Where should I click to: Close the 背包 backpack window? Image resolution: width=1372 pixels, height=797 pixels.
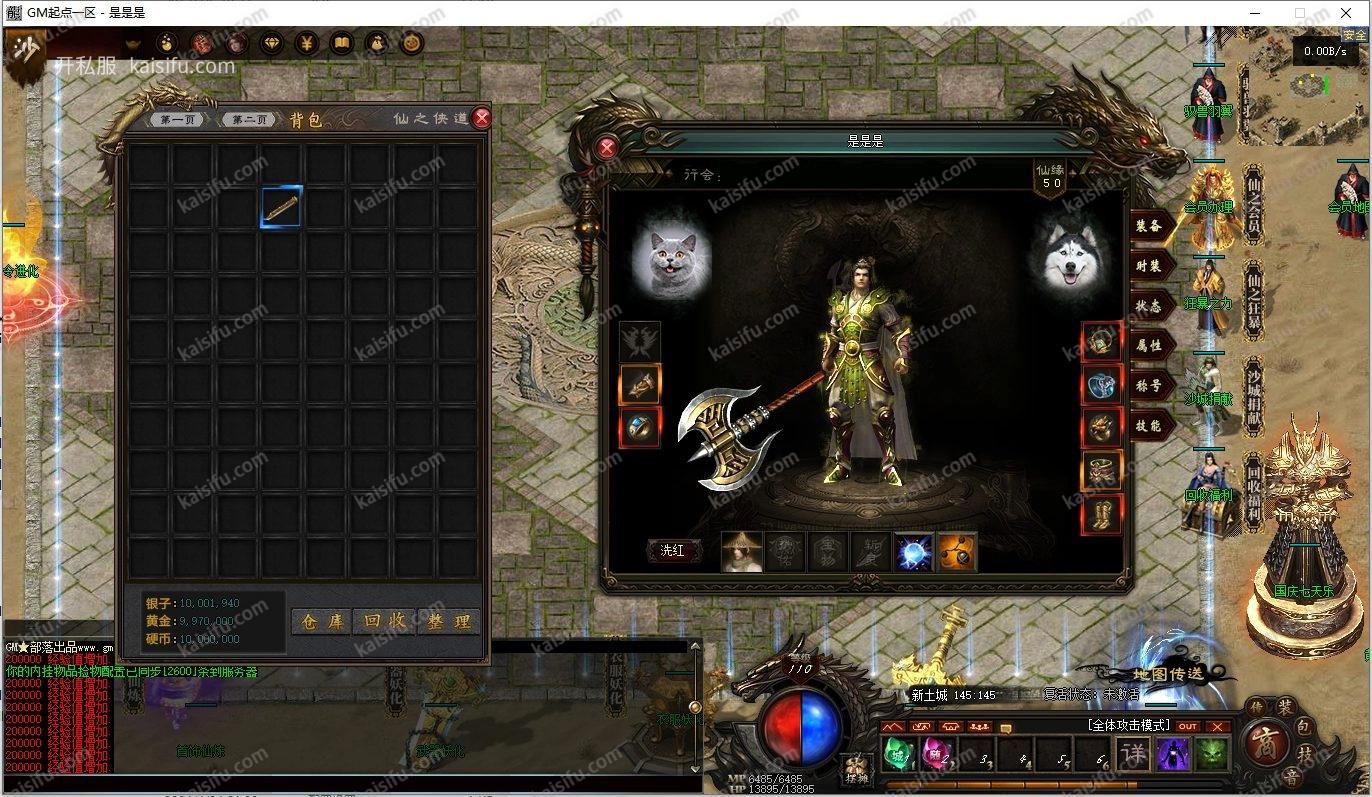pos(482,118)
